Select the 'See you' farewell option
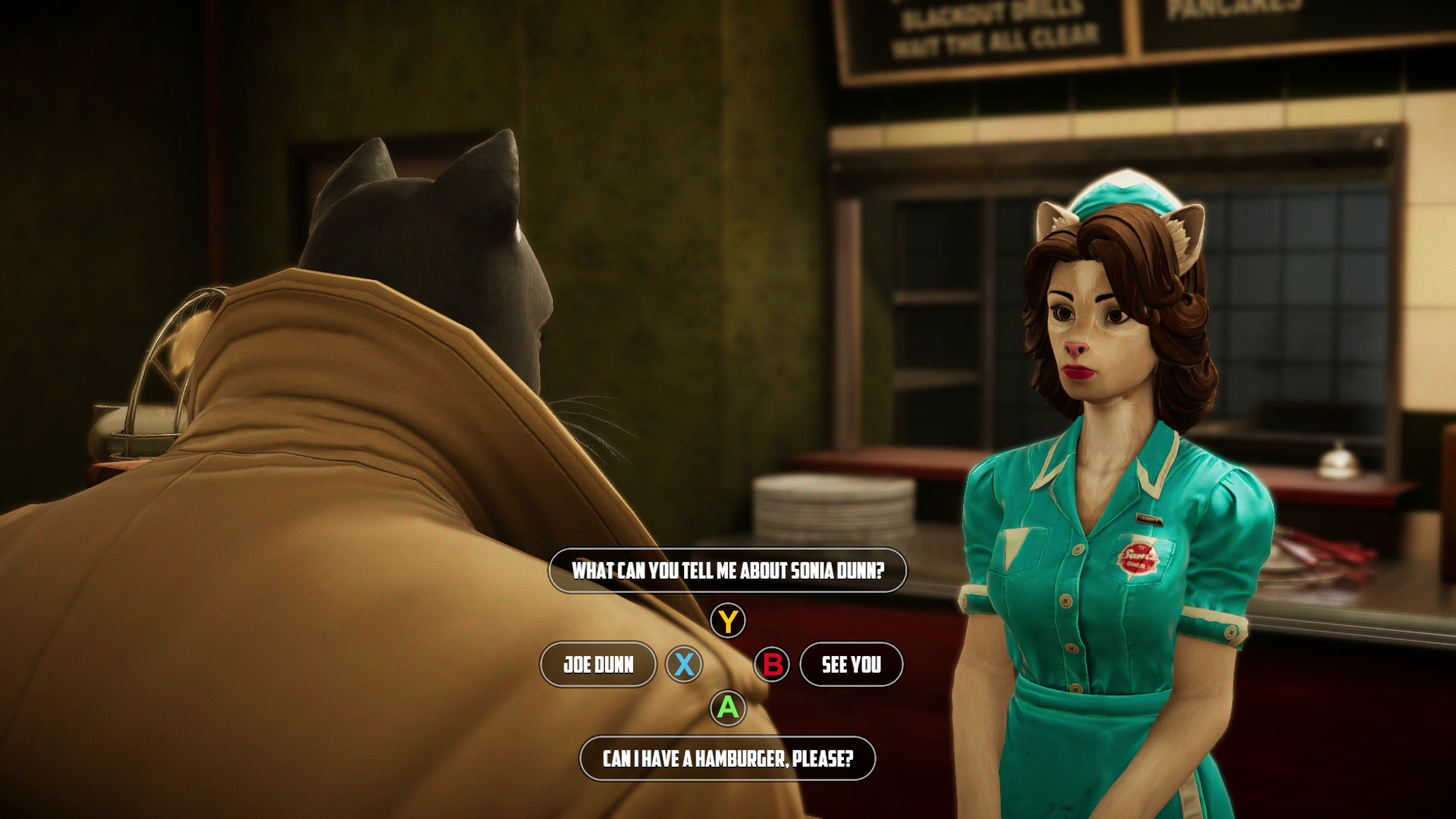The width and height of the screenshot is (1456, 819). (x=851, y=665)
